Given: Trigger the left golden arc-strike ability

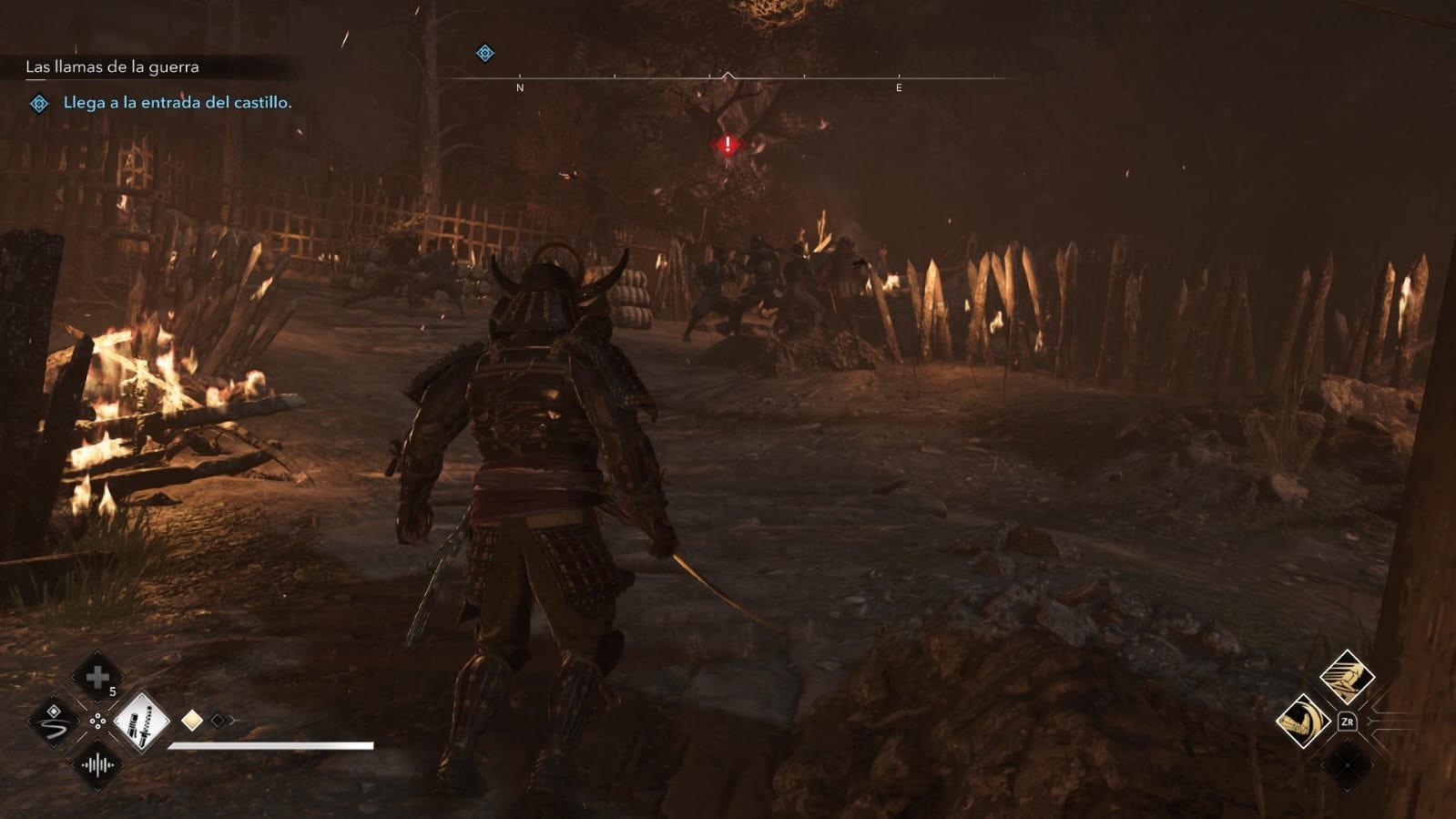Looking at the screenshot, I should 1303,722.
